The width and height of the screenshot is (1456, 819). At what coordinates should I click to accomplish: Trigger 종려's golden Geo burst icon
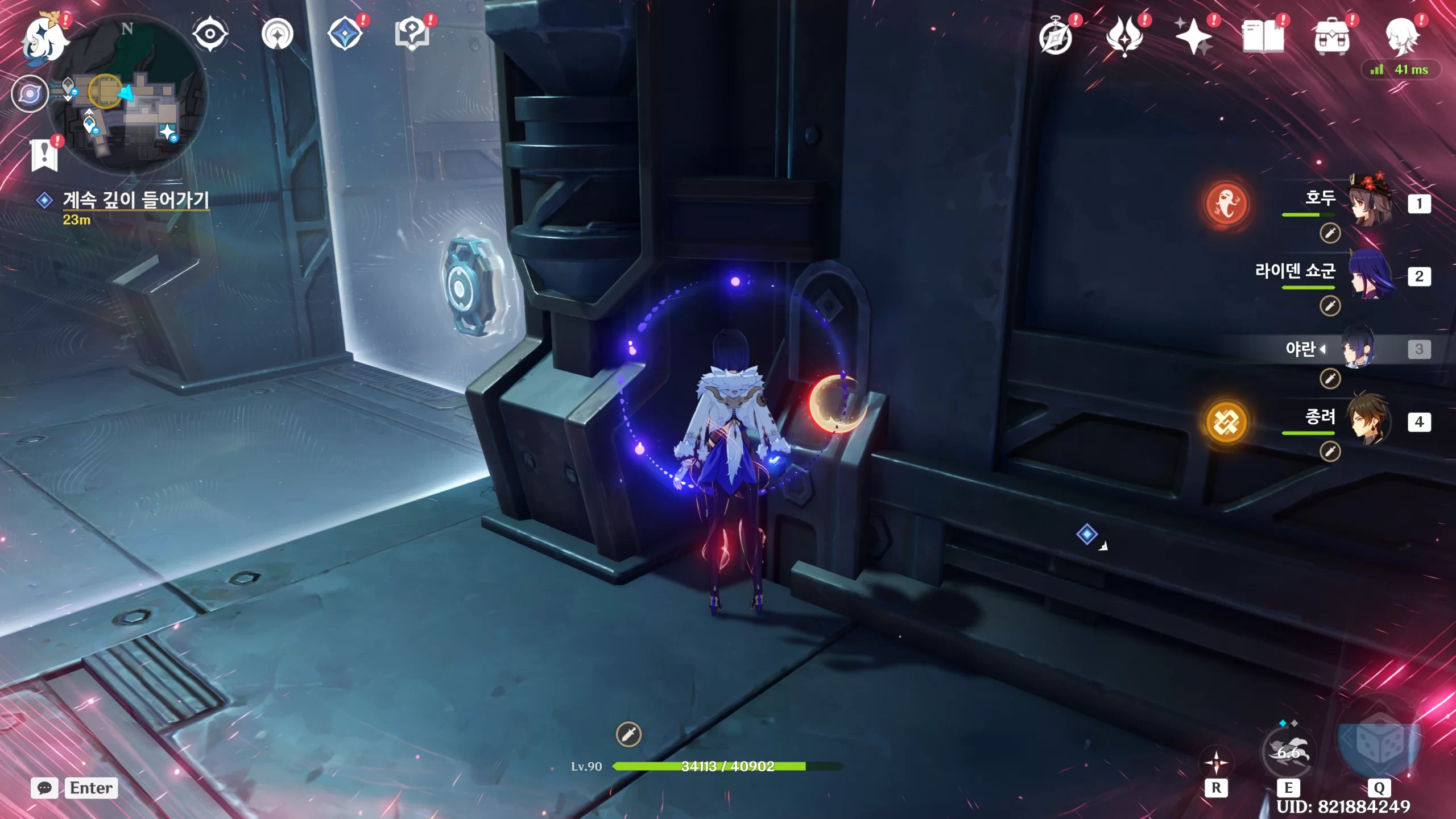pyautogui.click(x=1227, y=422)
